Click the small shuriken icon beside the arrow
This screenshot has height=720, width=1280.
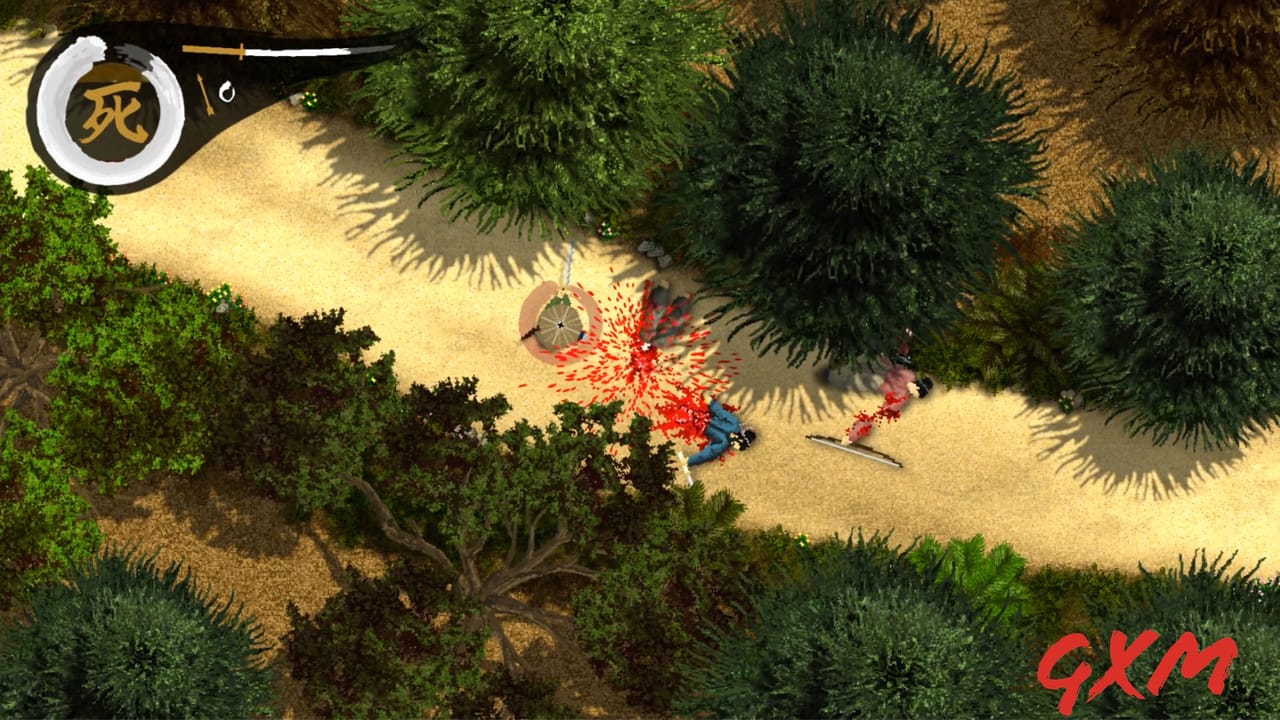point(228,93)
